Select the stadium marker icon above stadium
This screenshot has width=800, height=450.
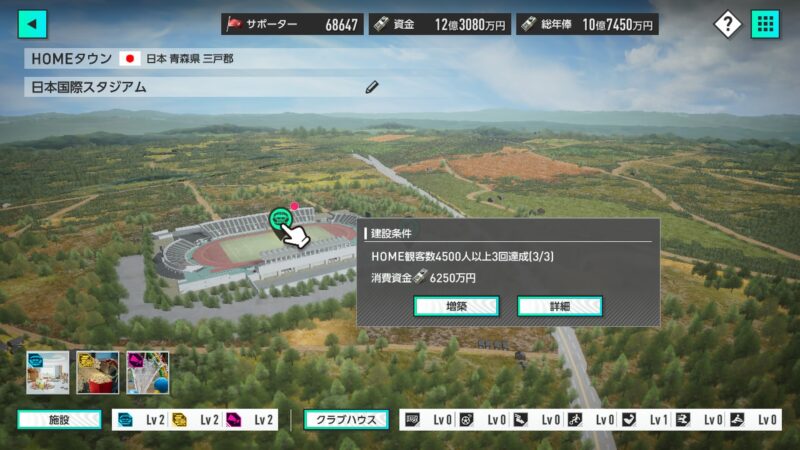(x=281, y=217)
